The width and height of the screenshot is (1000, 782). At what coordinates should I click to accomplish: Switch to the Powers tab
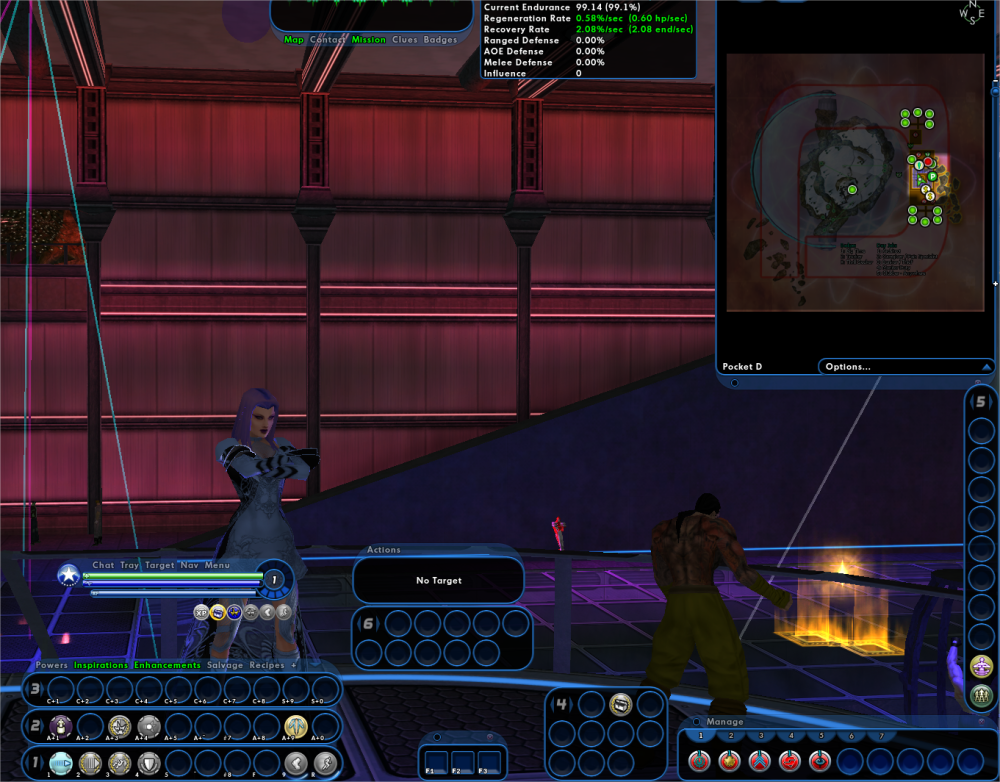[52, 665]
